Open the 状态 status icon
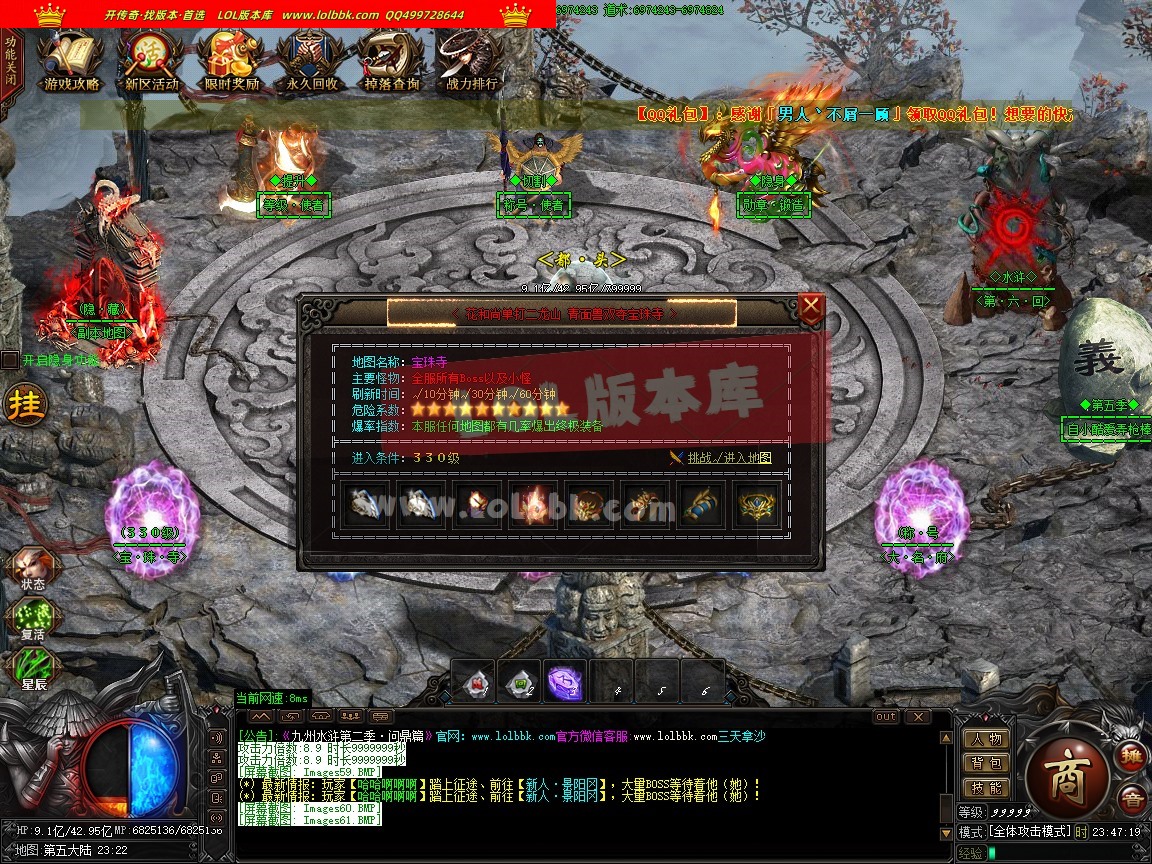The width and height of the screenshot is (1152, 864). click(32, 568)
